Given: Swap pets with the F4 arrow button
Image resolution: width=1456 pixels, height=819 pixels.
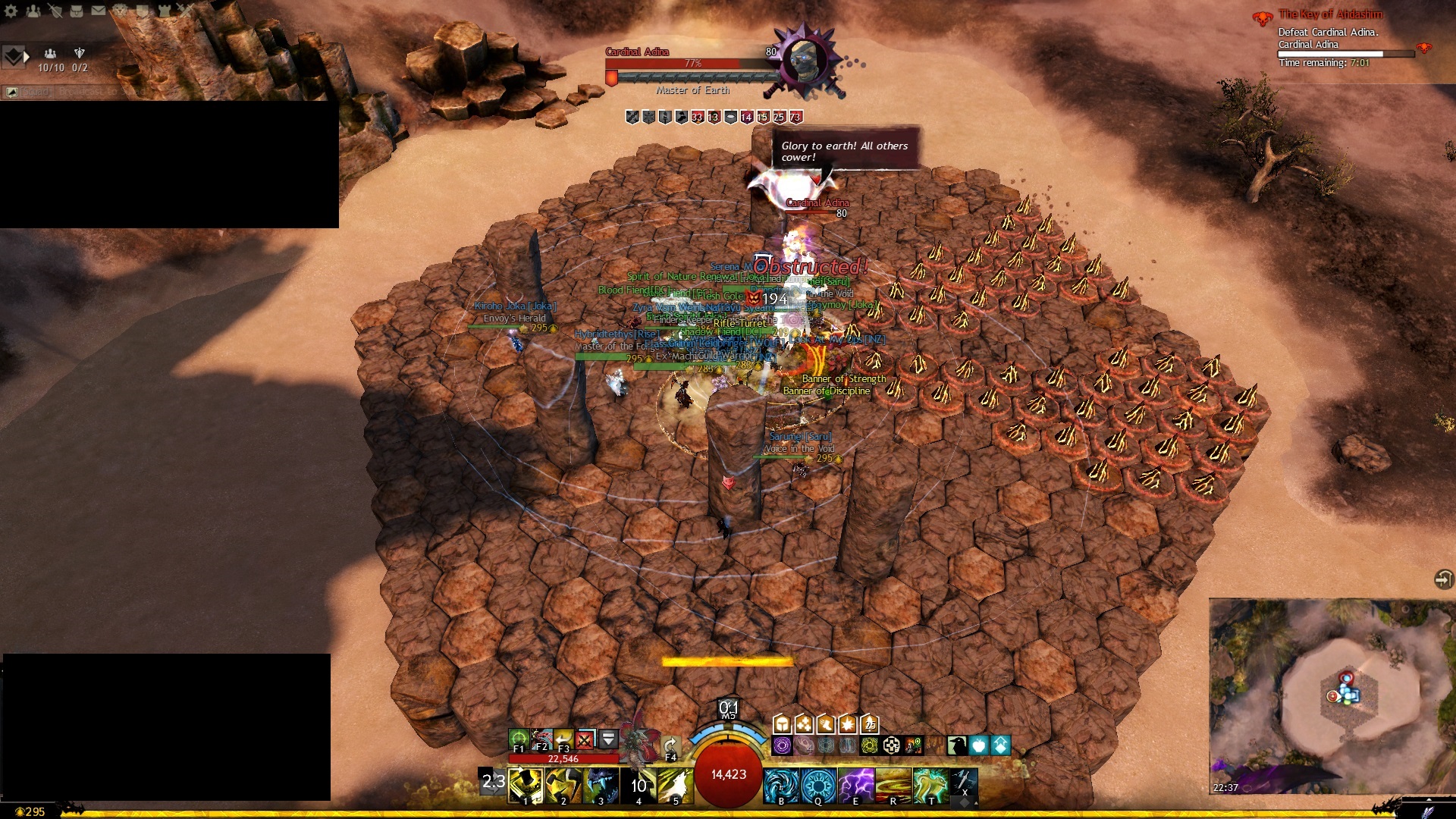Looking at the screenshot, I should (670, 745).
